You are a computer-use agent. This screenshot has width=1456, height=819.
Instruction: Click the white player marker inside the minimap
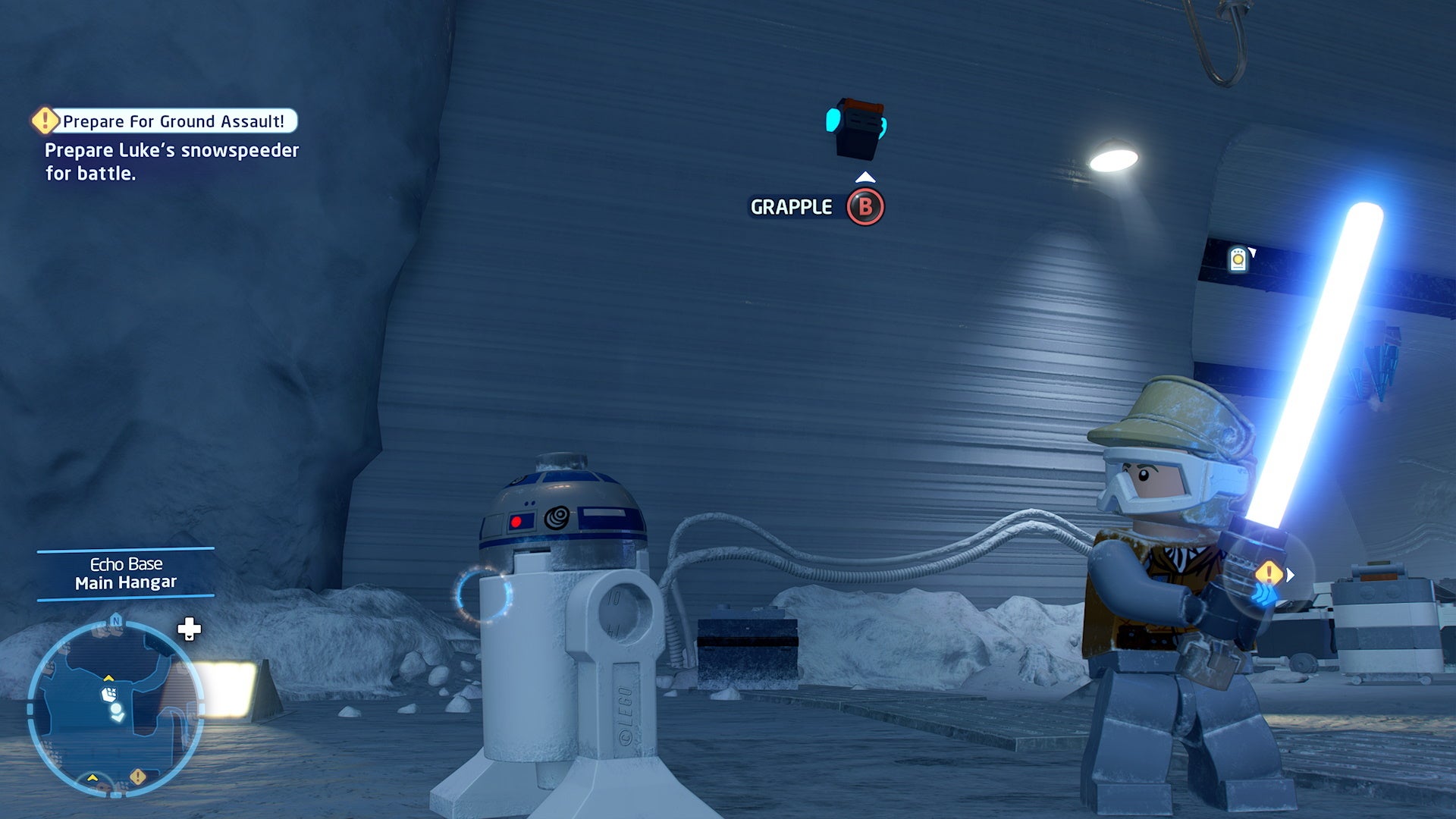coord(117,708)
